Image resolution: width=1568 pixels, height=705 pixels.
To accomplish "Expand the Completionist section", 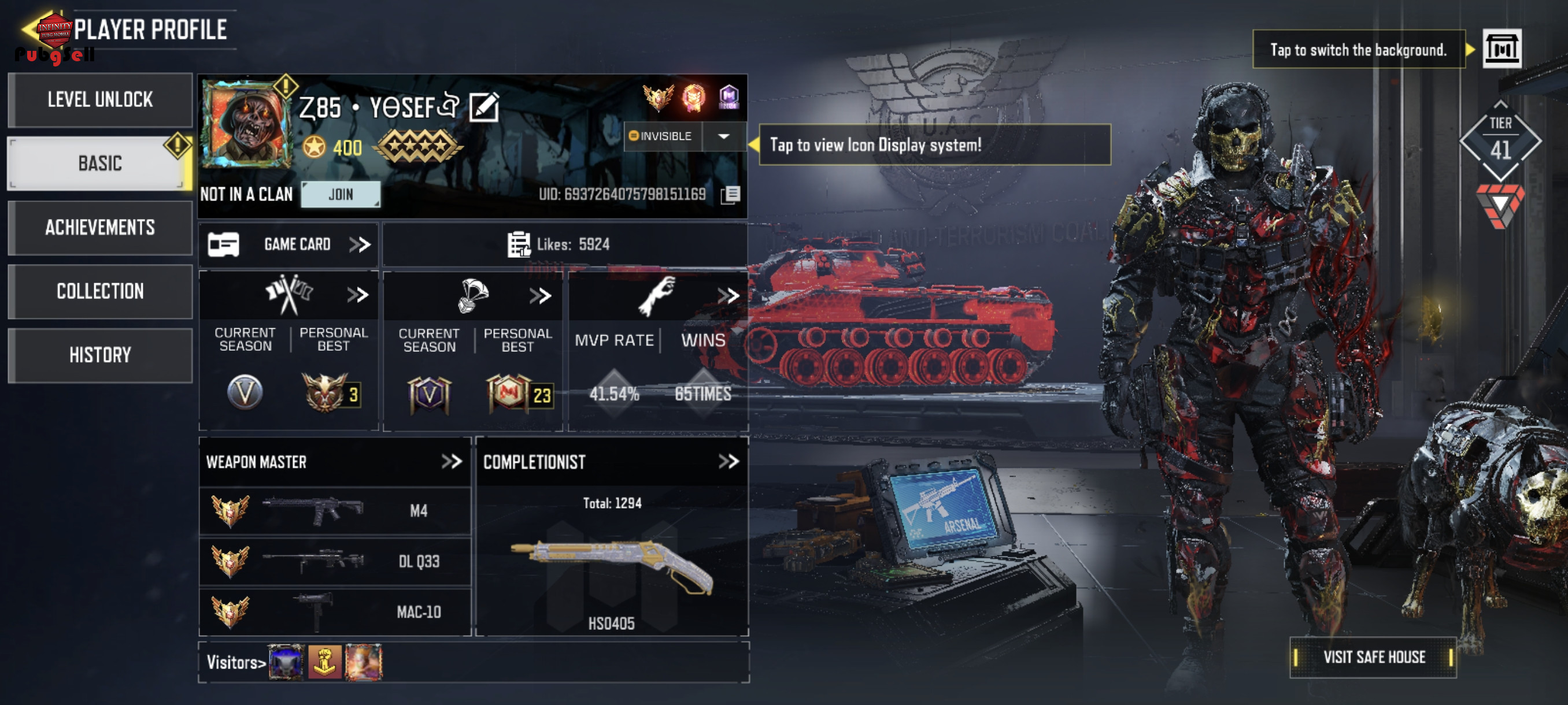I will click(x=728, y=462).
